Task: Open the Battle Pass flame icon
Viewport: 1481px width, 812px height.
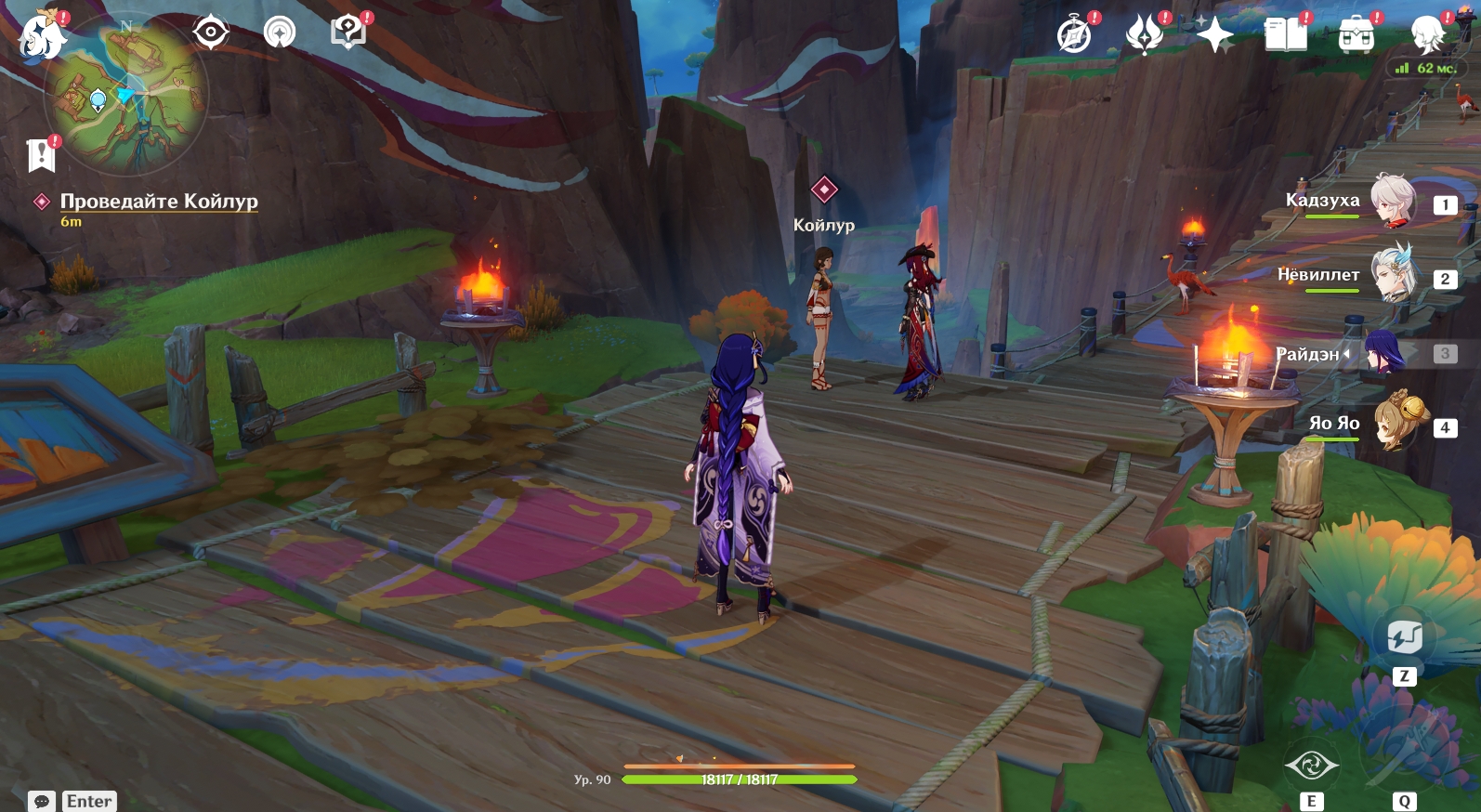Action: click(1144, 35)
